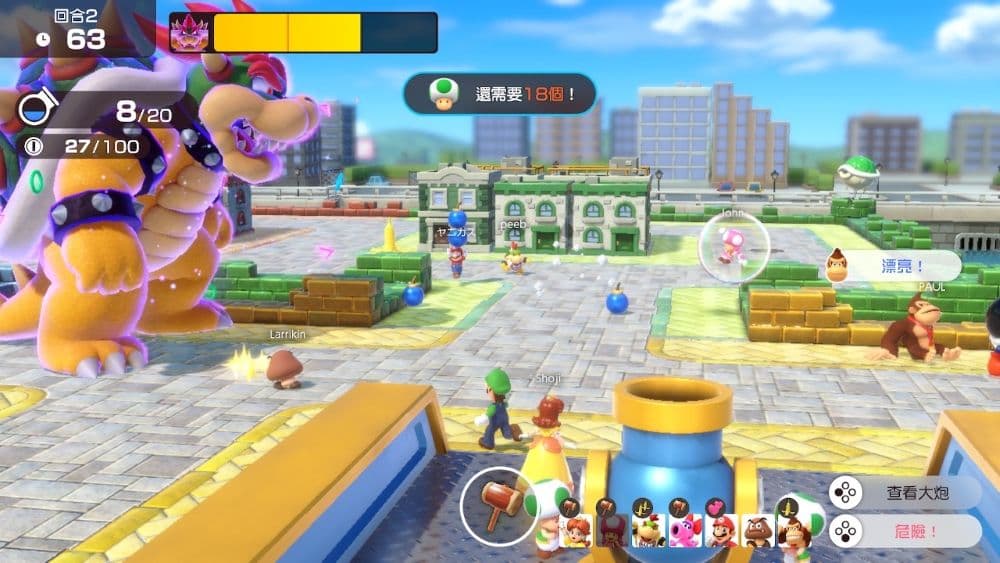1000x563 pixels.
Task: Click Donkey Kong's 漂亮! chat bubble
Action: [x=892, y=266]
